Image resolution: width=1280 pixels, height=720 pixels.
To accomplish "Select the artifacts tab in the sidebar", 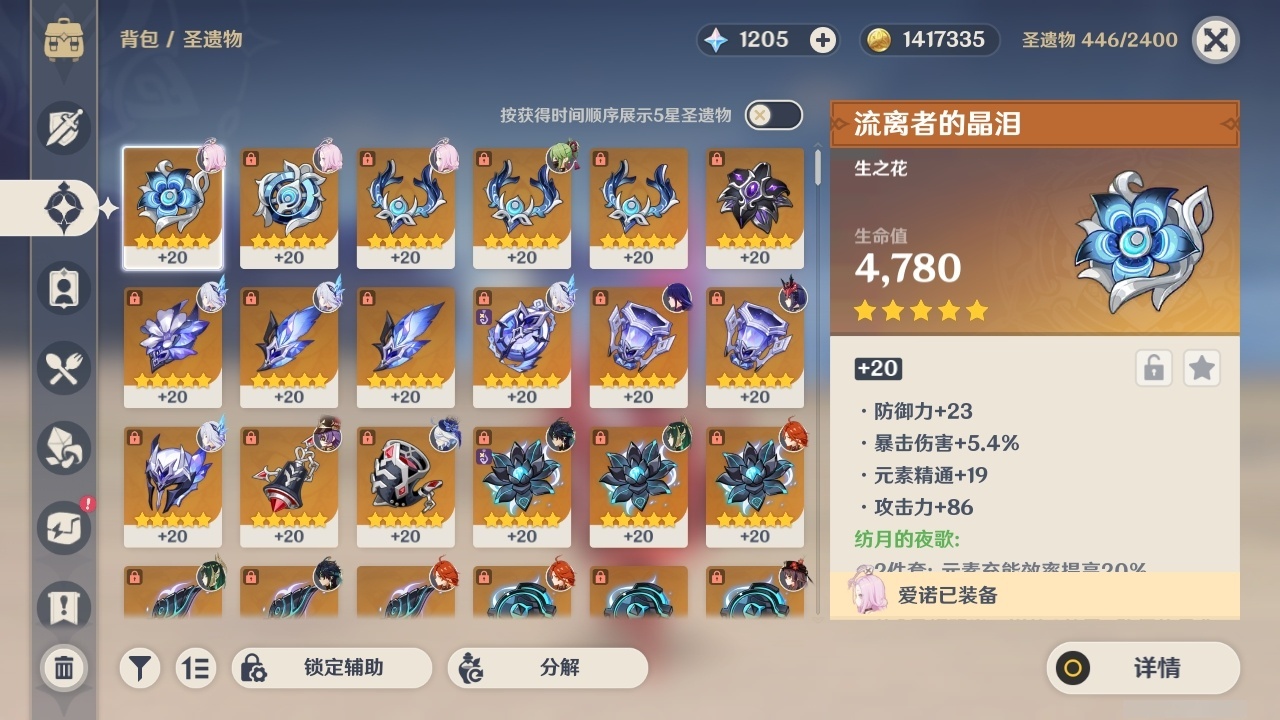I will pos(63,207).
